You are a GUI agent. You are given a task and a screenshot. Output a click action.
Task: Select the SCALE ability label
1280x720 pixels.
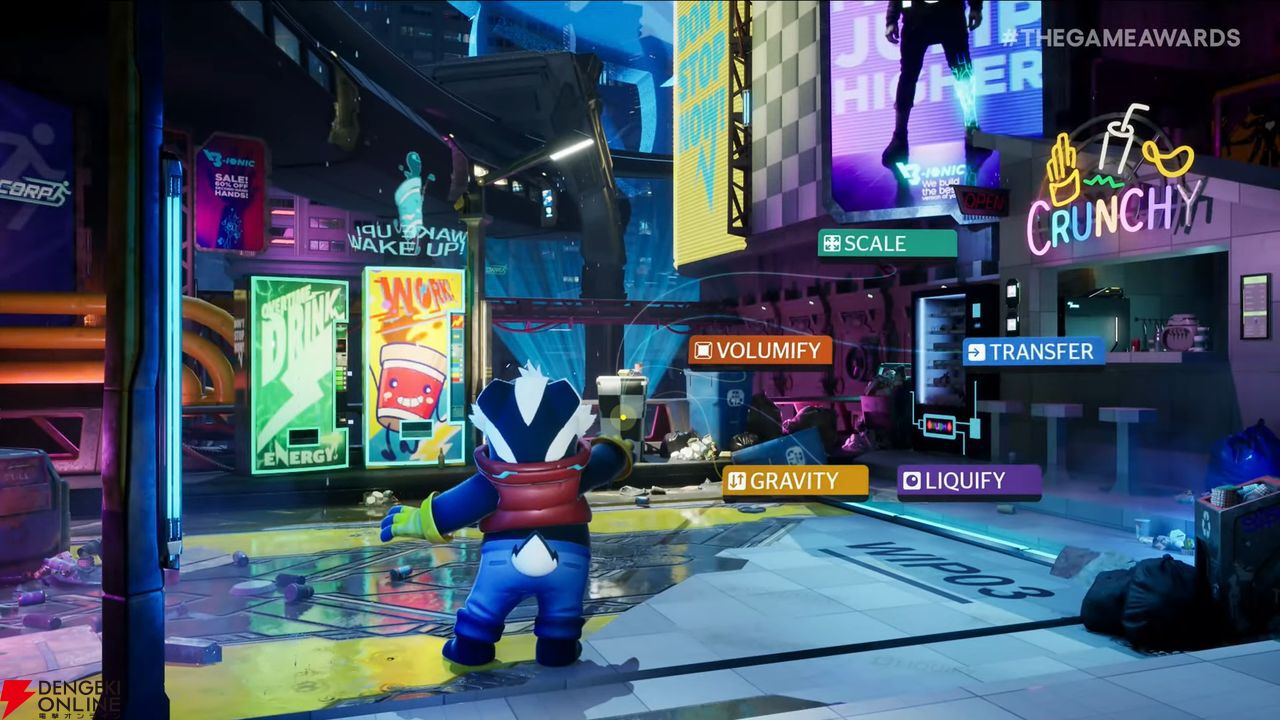tap(886, 243)
